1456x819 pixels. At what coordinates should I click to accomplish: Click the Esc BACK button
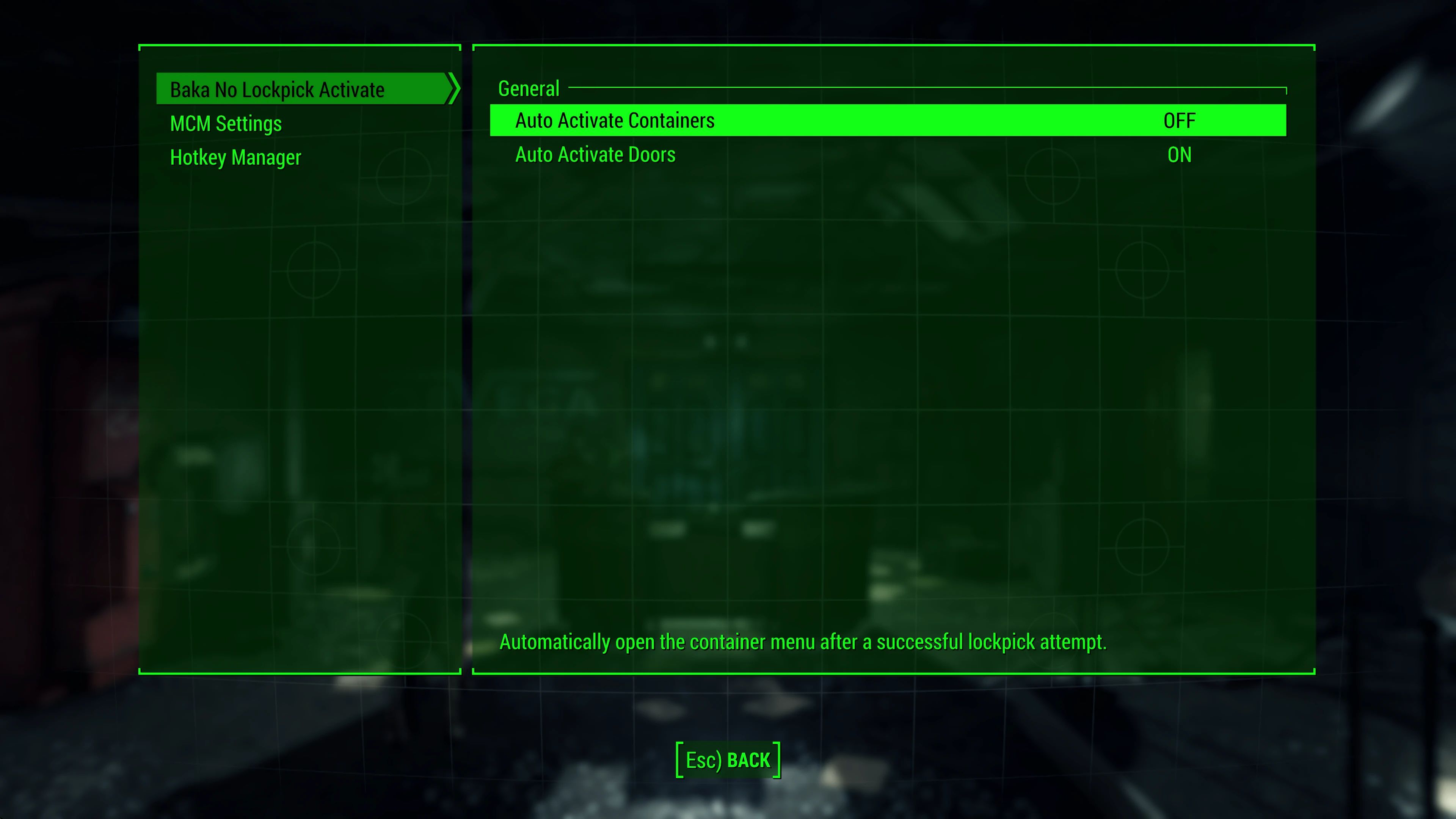(728, 759)
